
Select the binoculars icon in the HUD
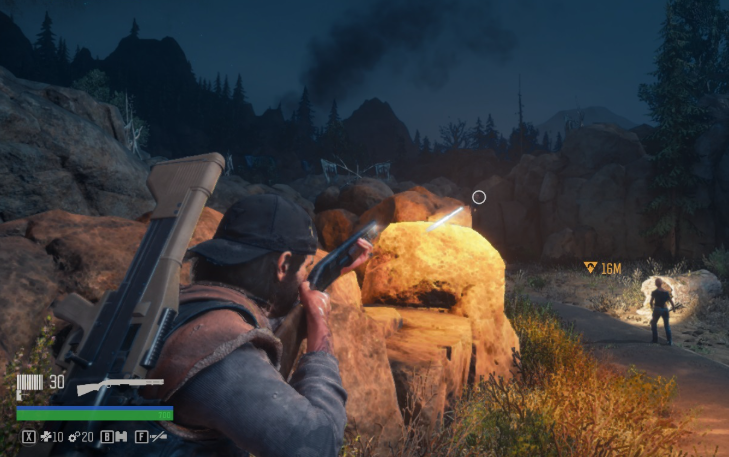point(122,437)
